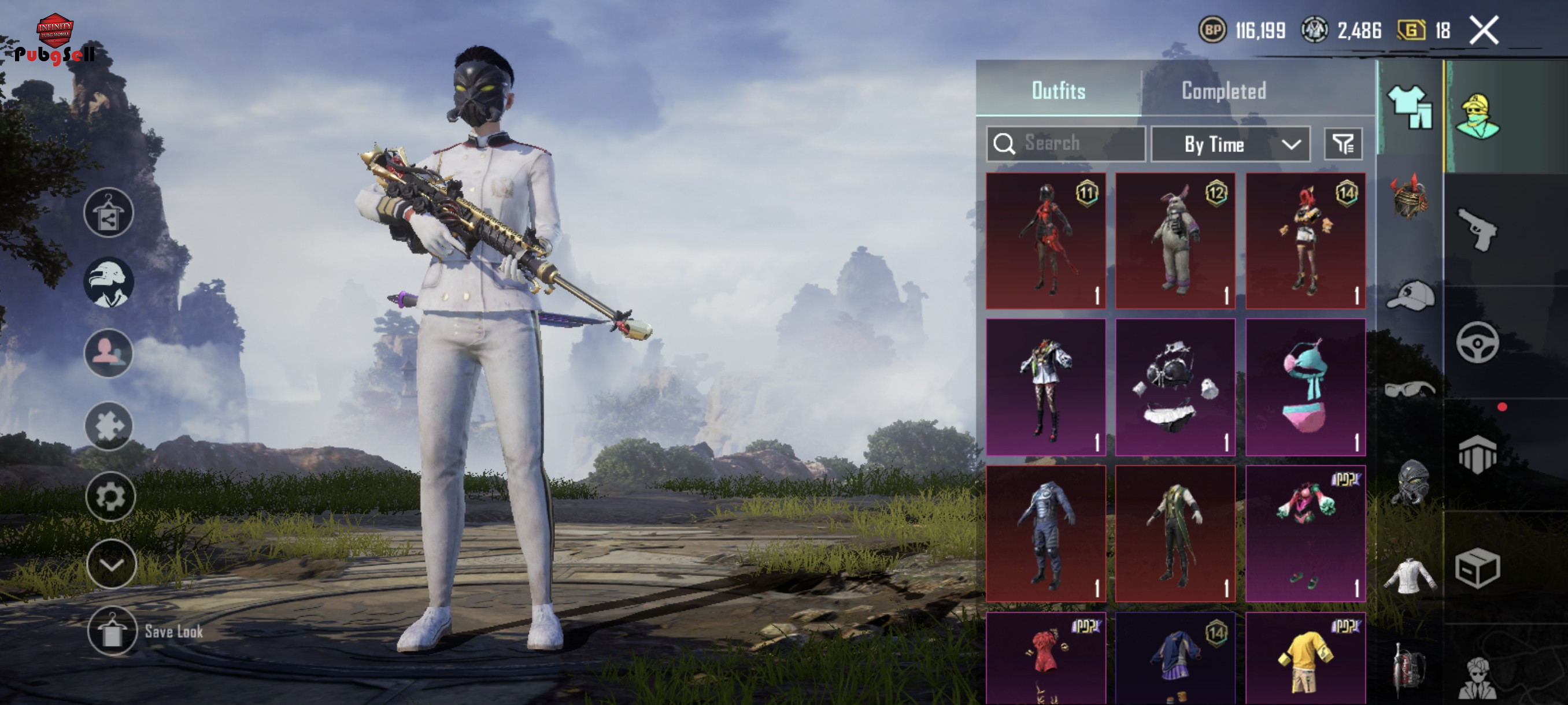Viewport: 1568px width, 705px height.
Task: Select the backpack category icon
Action: tap(1409, 669)
